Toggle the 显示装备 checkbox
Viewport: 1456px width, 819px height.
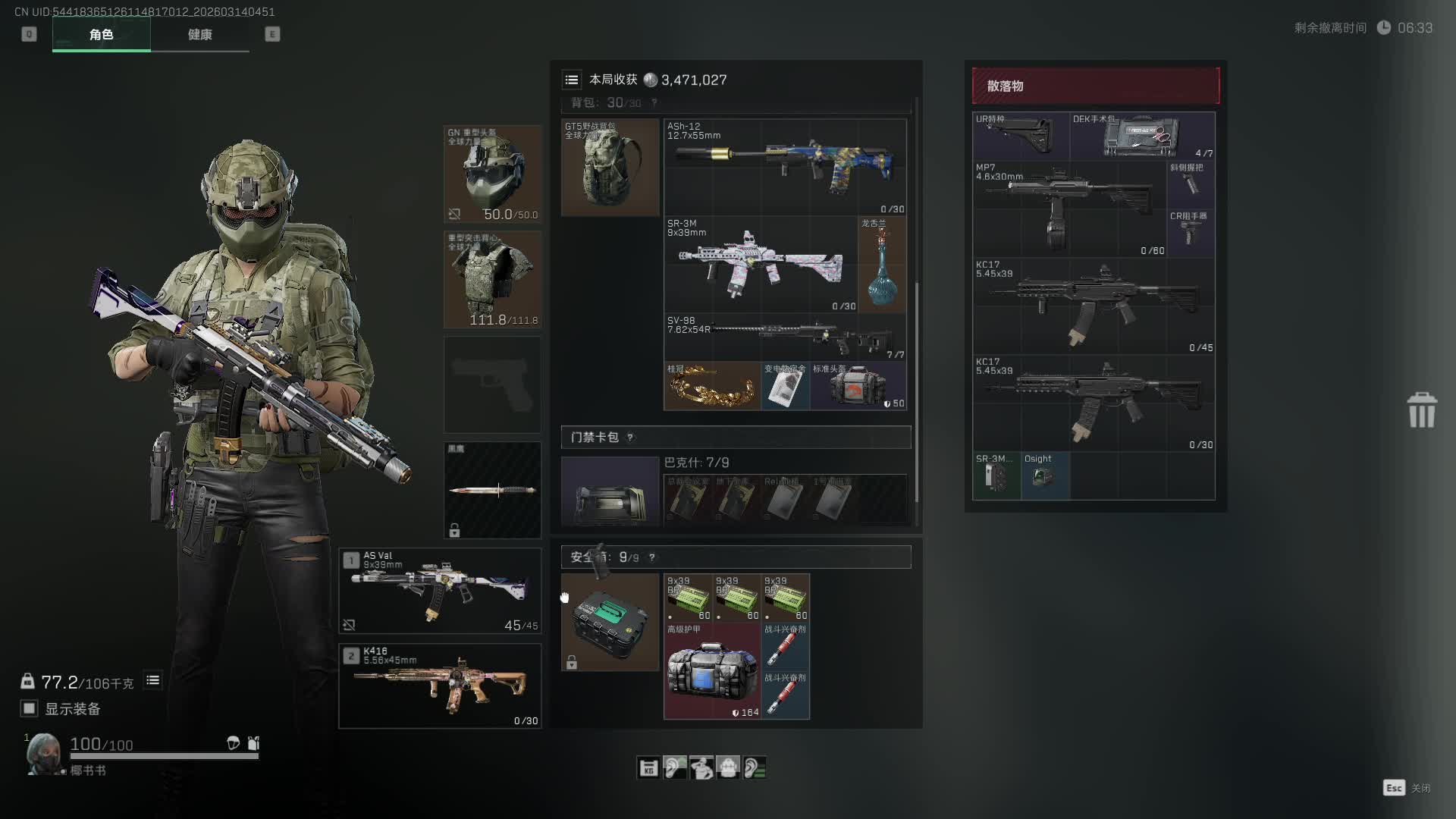point(30,708)
